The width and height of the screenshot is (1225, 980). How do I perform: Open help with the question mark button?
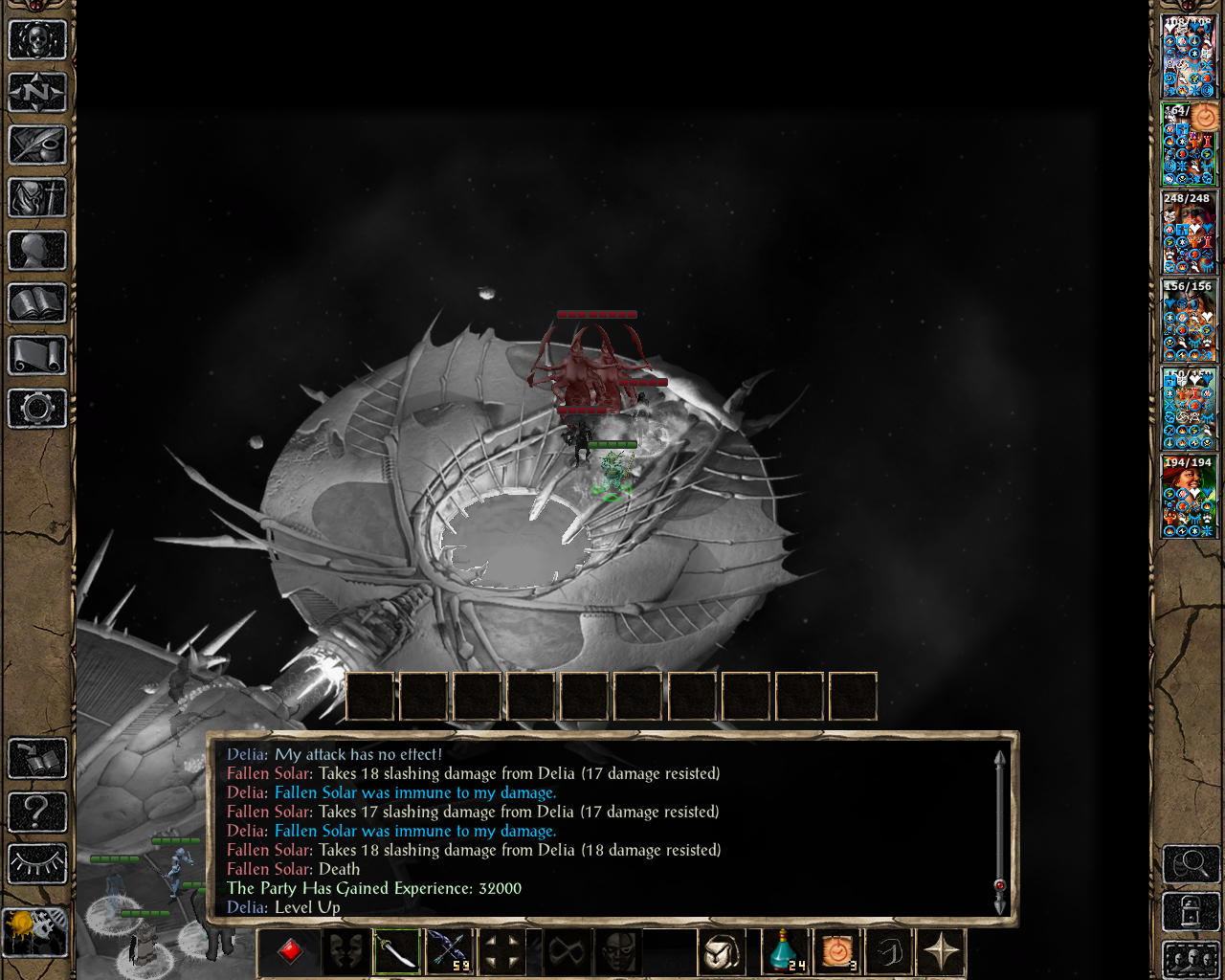(37, 812)
